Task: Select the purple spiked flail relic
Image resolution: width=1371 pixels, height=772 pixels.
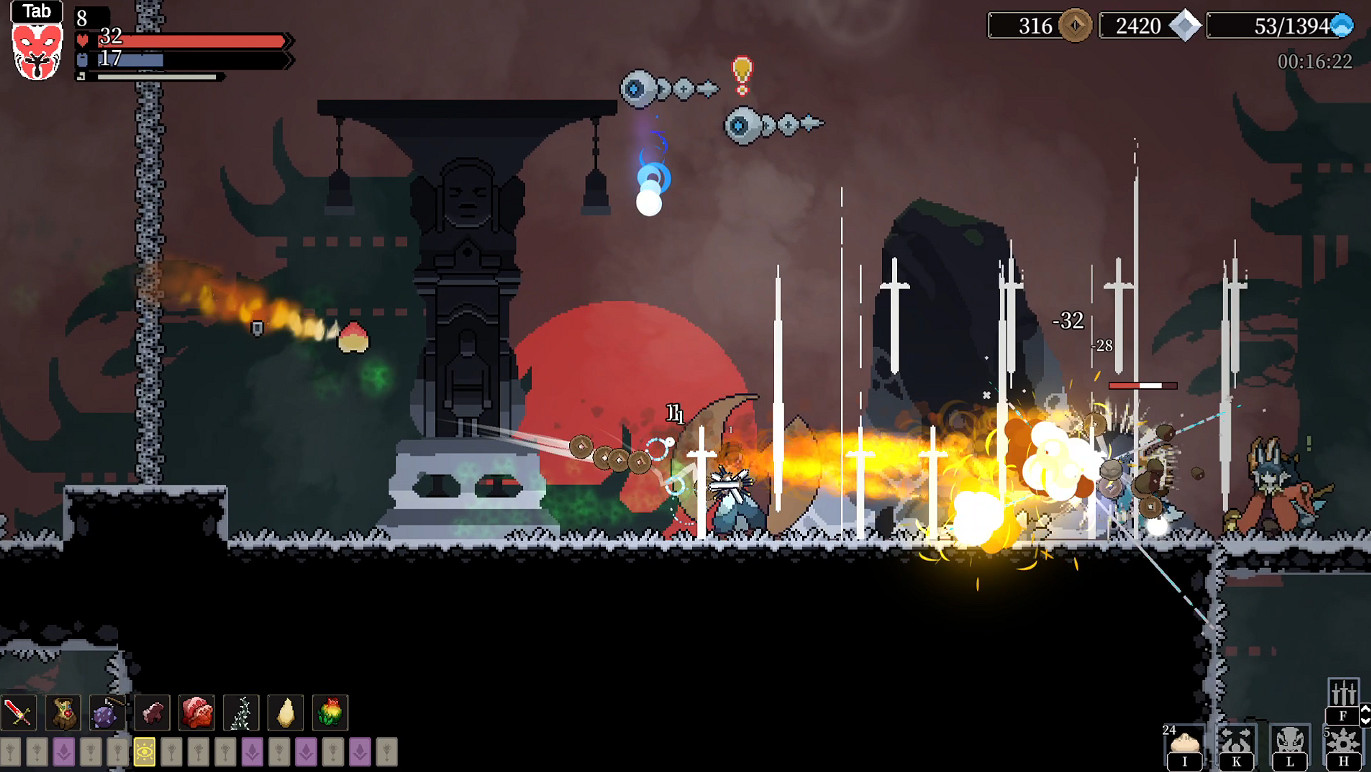Action: (x=107, y=713)
